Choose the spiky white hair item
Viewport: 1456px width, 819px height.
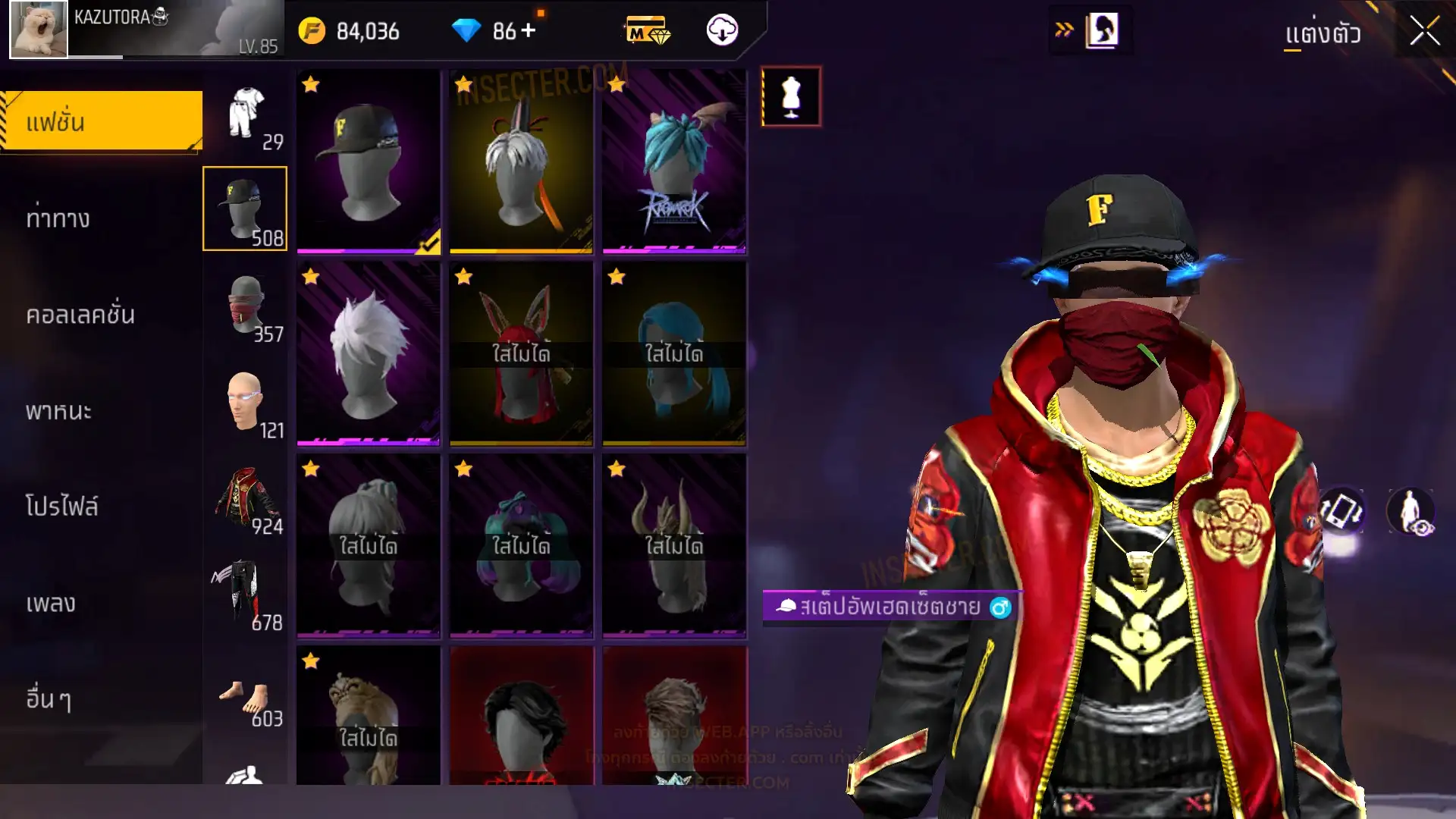(x=368, y=353)
